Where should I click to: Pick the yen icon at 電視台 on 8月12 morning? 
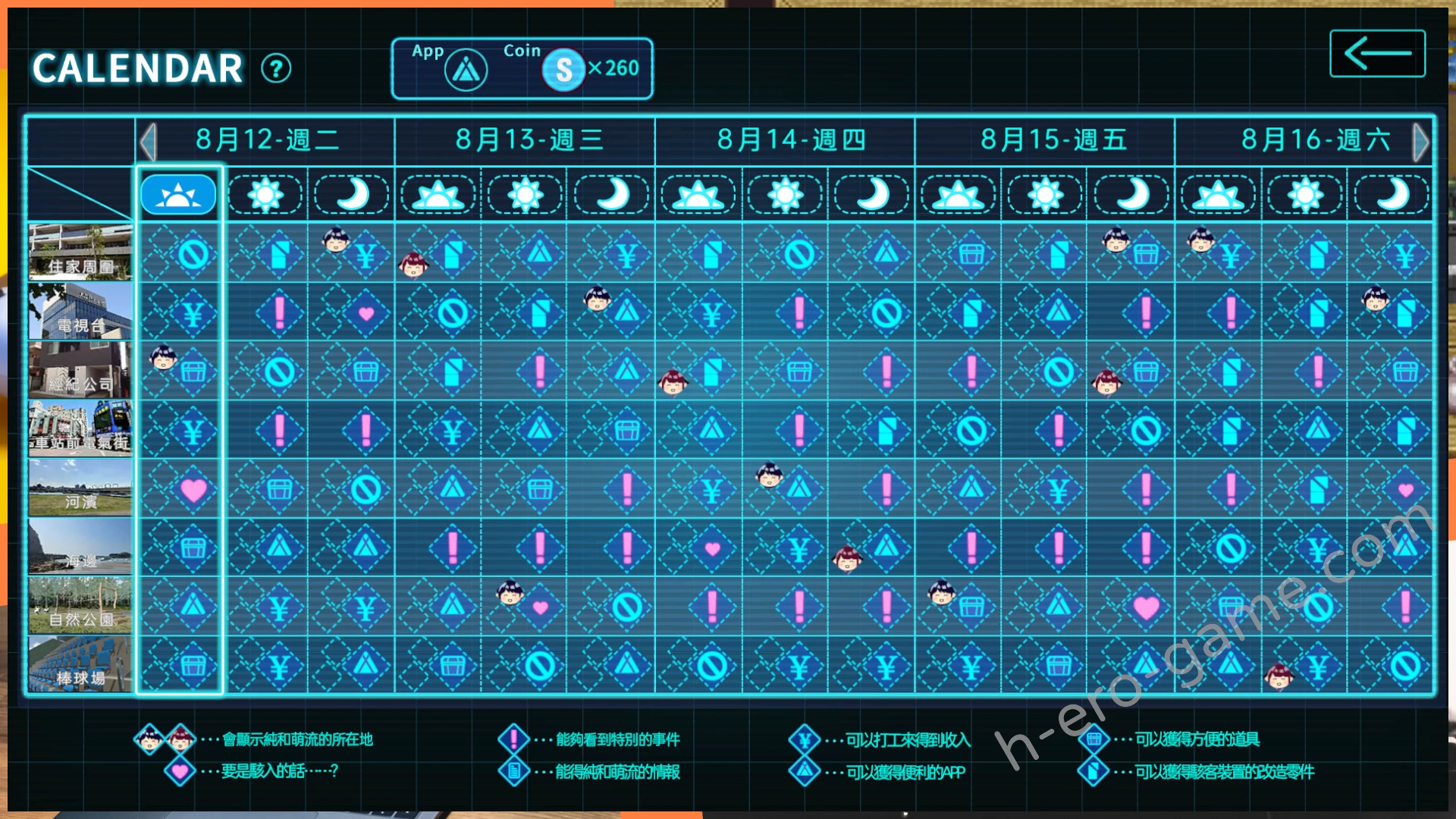193,313
